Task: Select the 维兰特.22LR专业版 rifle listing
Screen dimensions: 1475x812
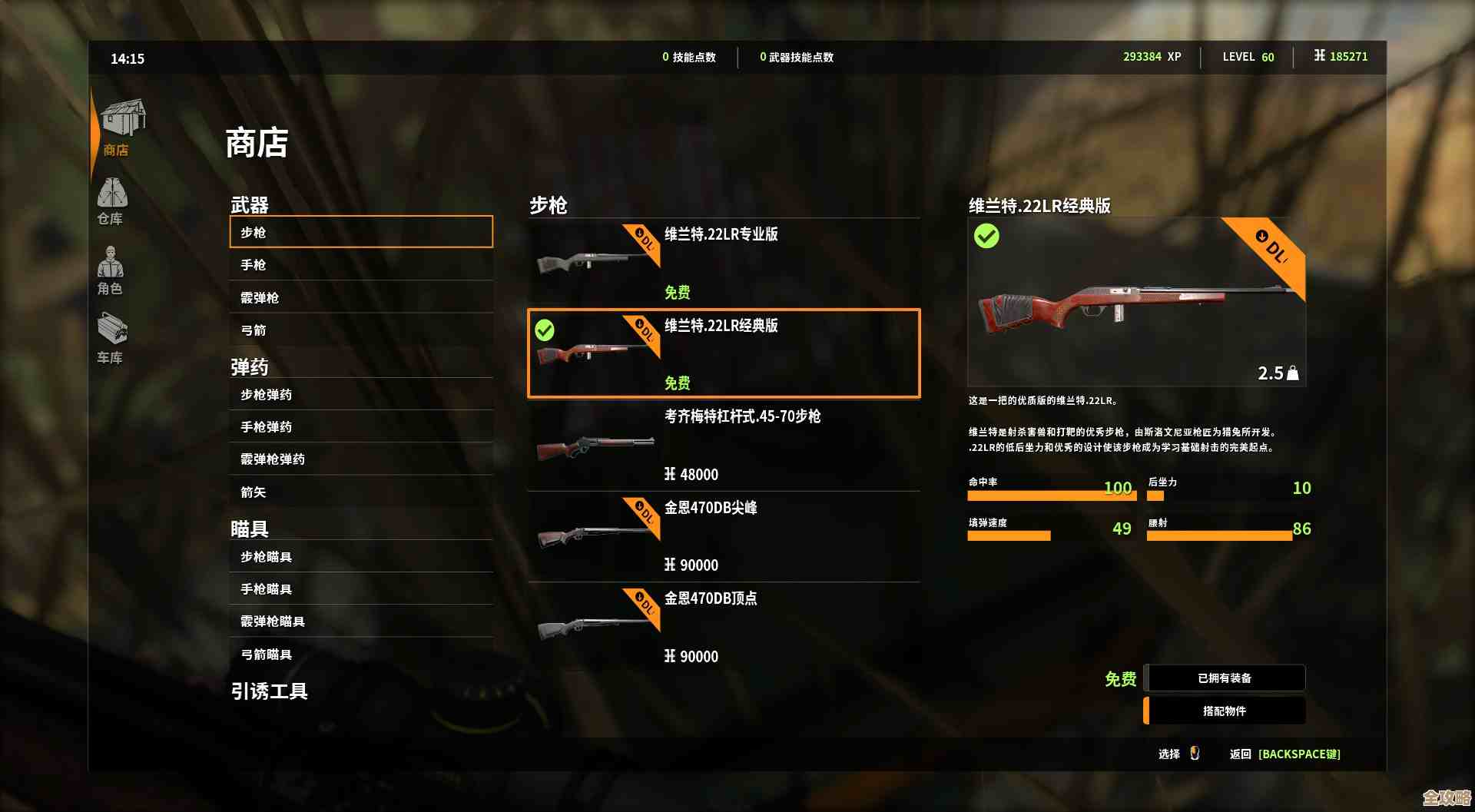Action: click(x=723, y=263)
